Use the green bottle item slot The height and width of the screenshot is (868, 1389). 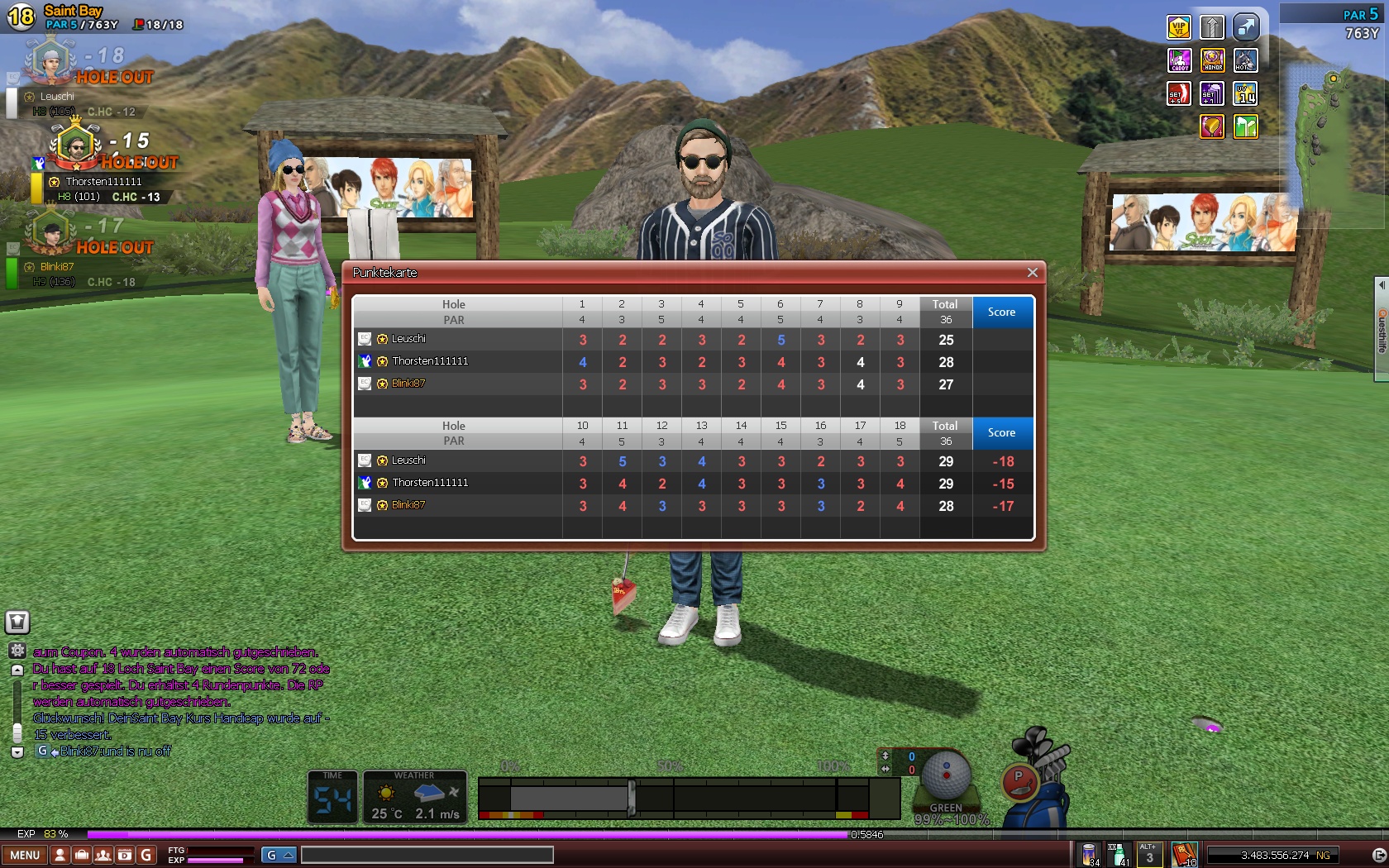1118,854
